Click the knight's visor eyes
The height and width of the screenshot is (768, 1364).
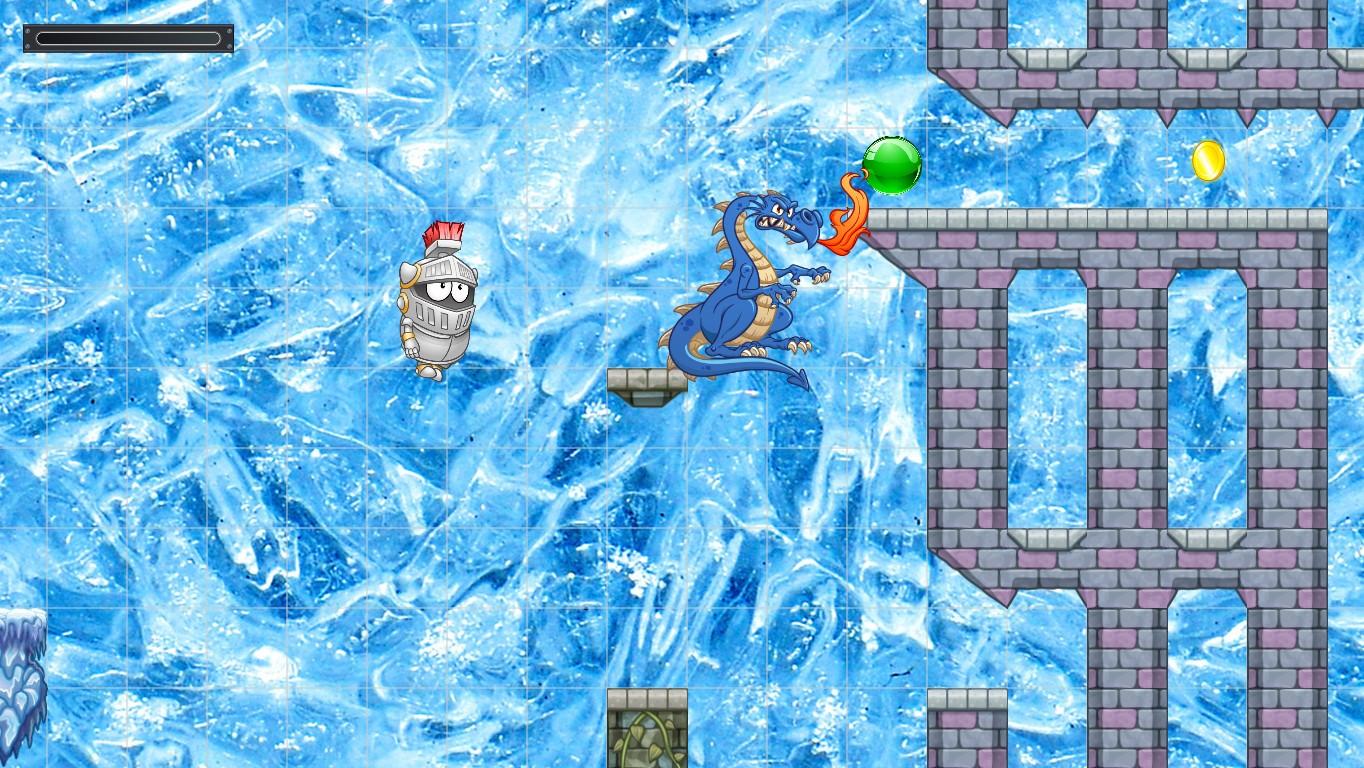(x=448, y=290)
